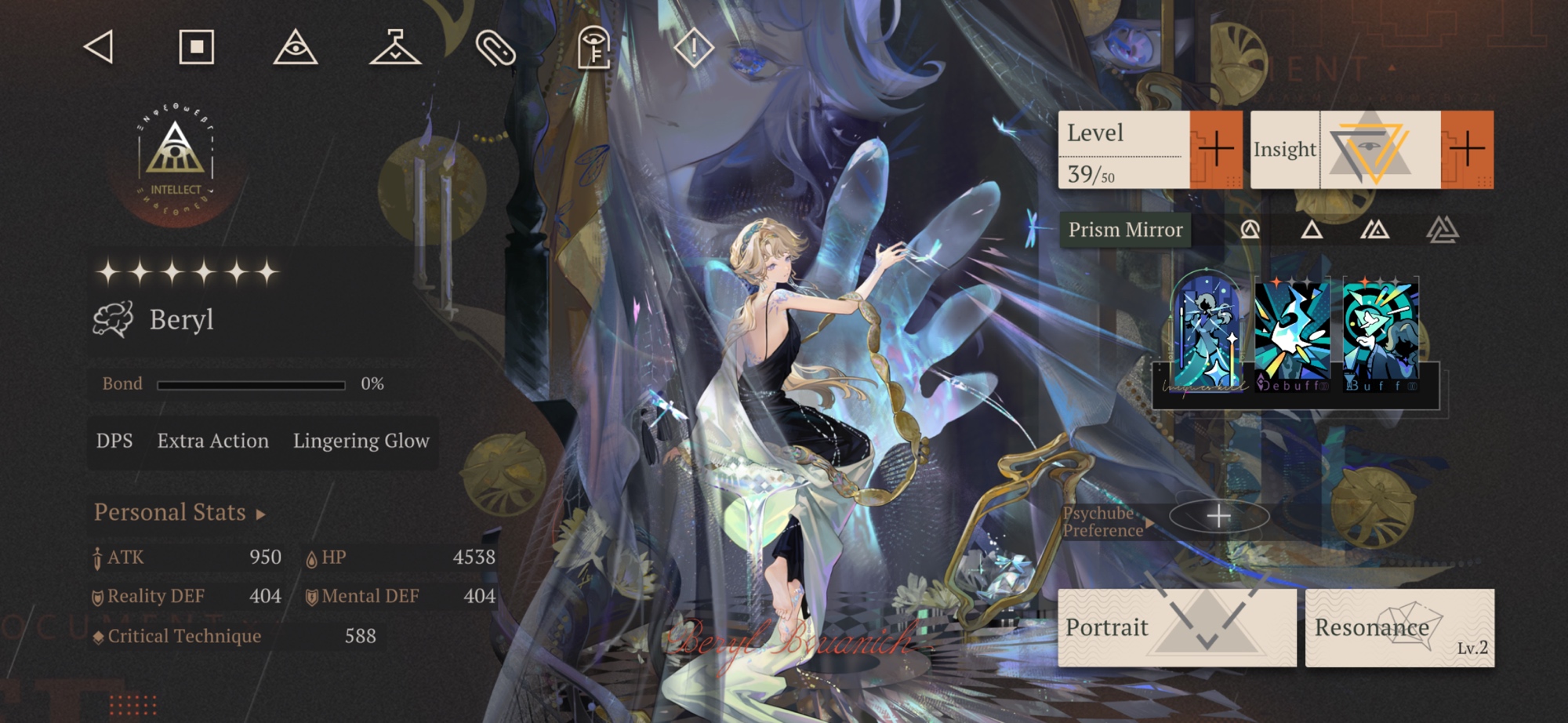Tap the diamond exclamation info icon
The width and height of the screenshot is (1568, 723).
point(694,48)
